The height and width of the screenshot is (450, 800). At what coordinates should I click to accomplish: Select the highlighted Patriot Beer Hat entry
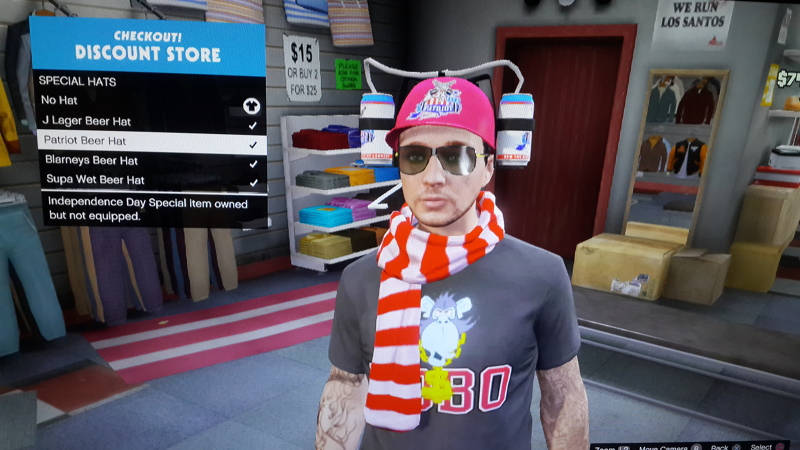pyautogui.click(x=148, y=142)
